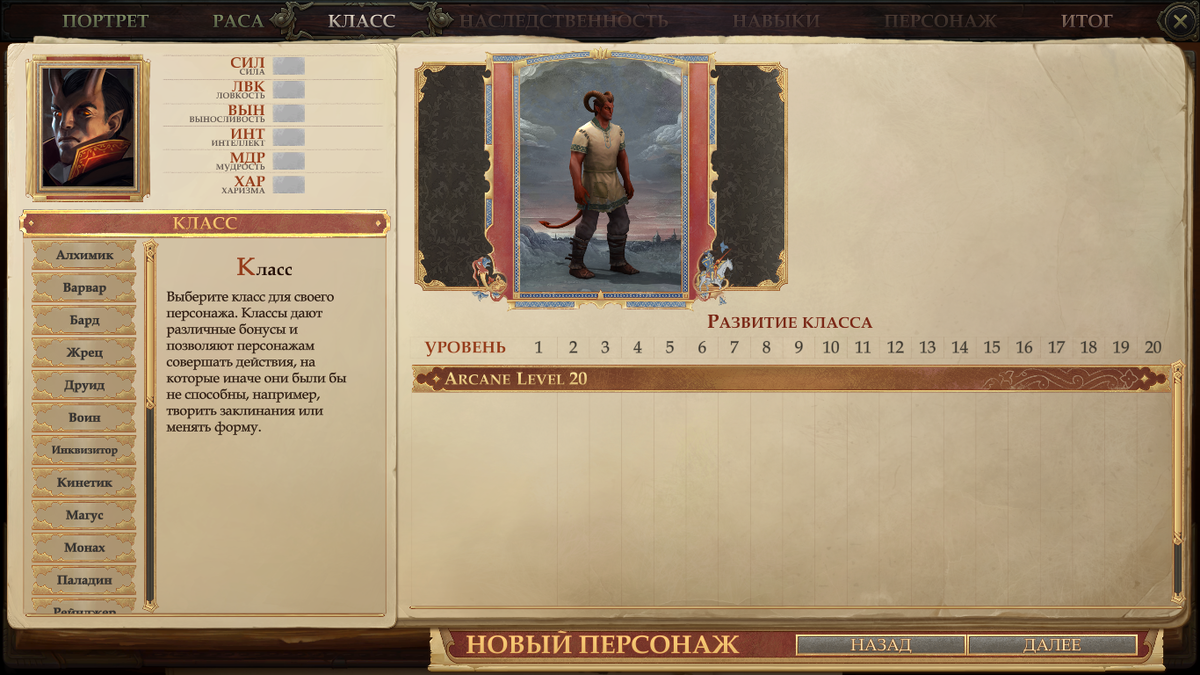Click the character portrait thumbnail

87,128
